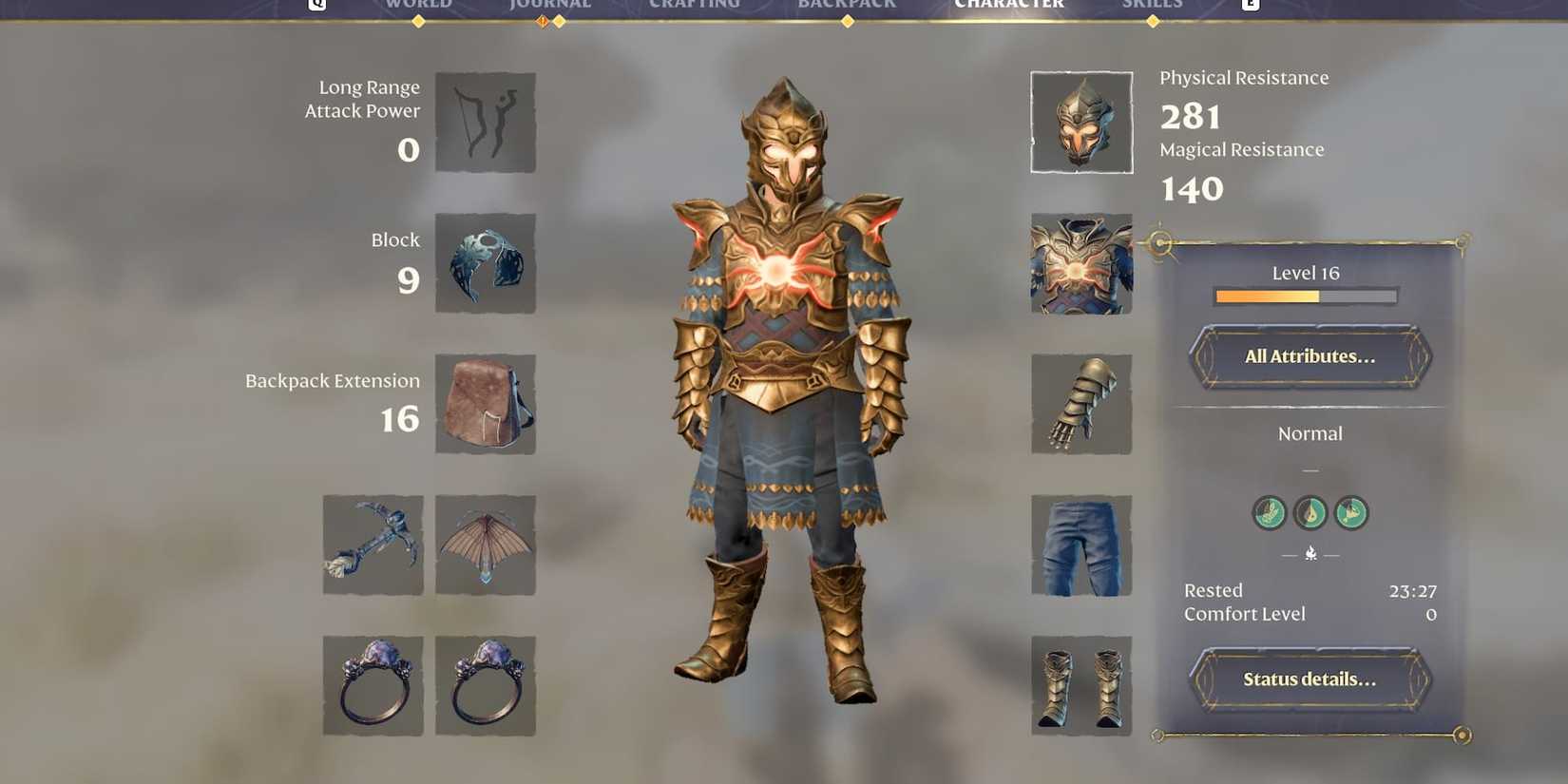Toggle the wheat food status indicator
Viewport: 1568px width, 784px height.
[1269, 513]
